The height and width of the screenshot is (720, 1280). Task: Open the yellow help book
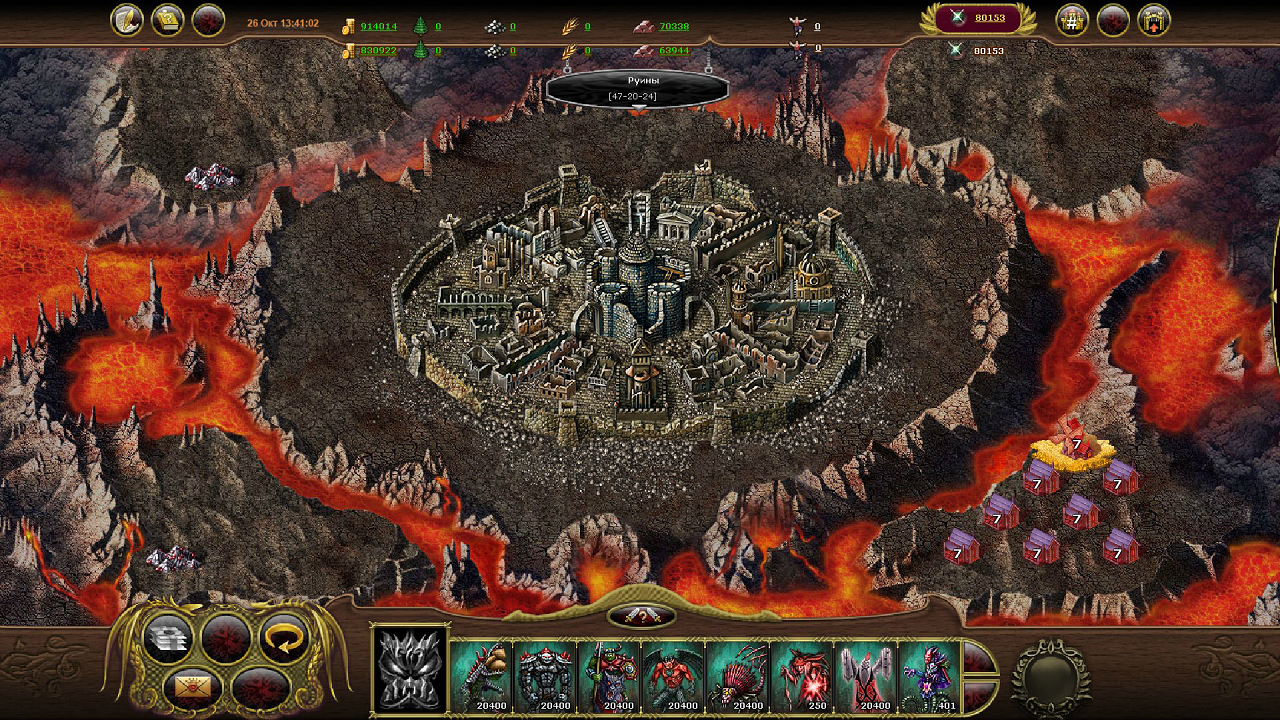pos(167,20)
